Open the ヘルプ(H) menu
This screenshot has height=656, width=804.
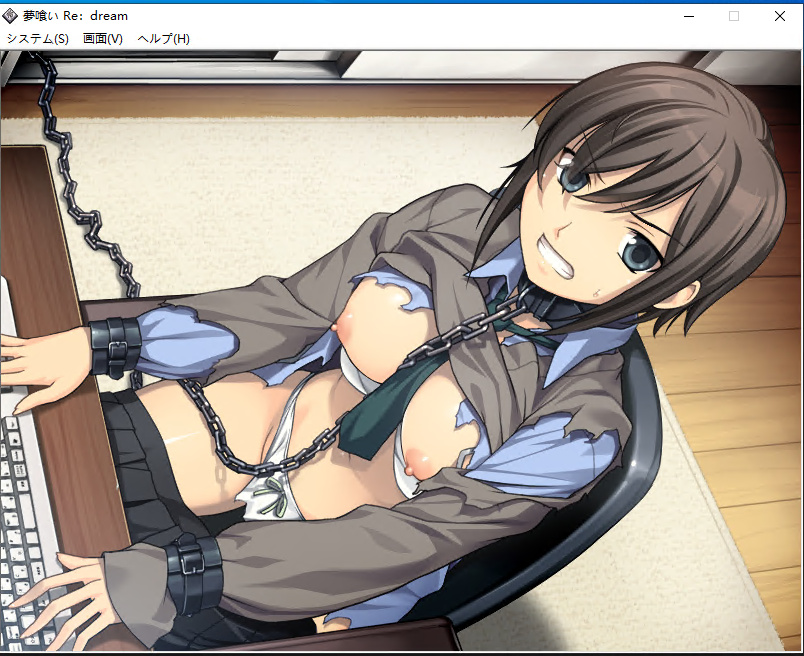(163, 39)
